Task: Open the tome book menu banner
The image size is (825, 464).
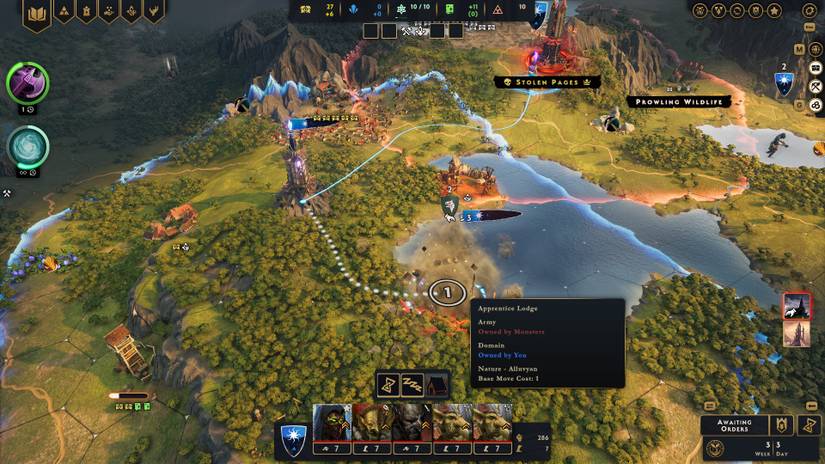Action: (37, 14)
